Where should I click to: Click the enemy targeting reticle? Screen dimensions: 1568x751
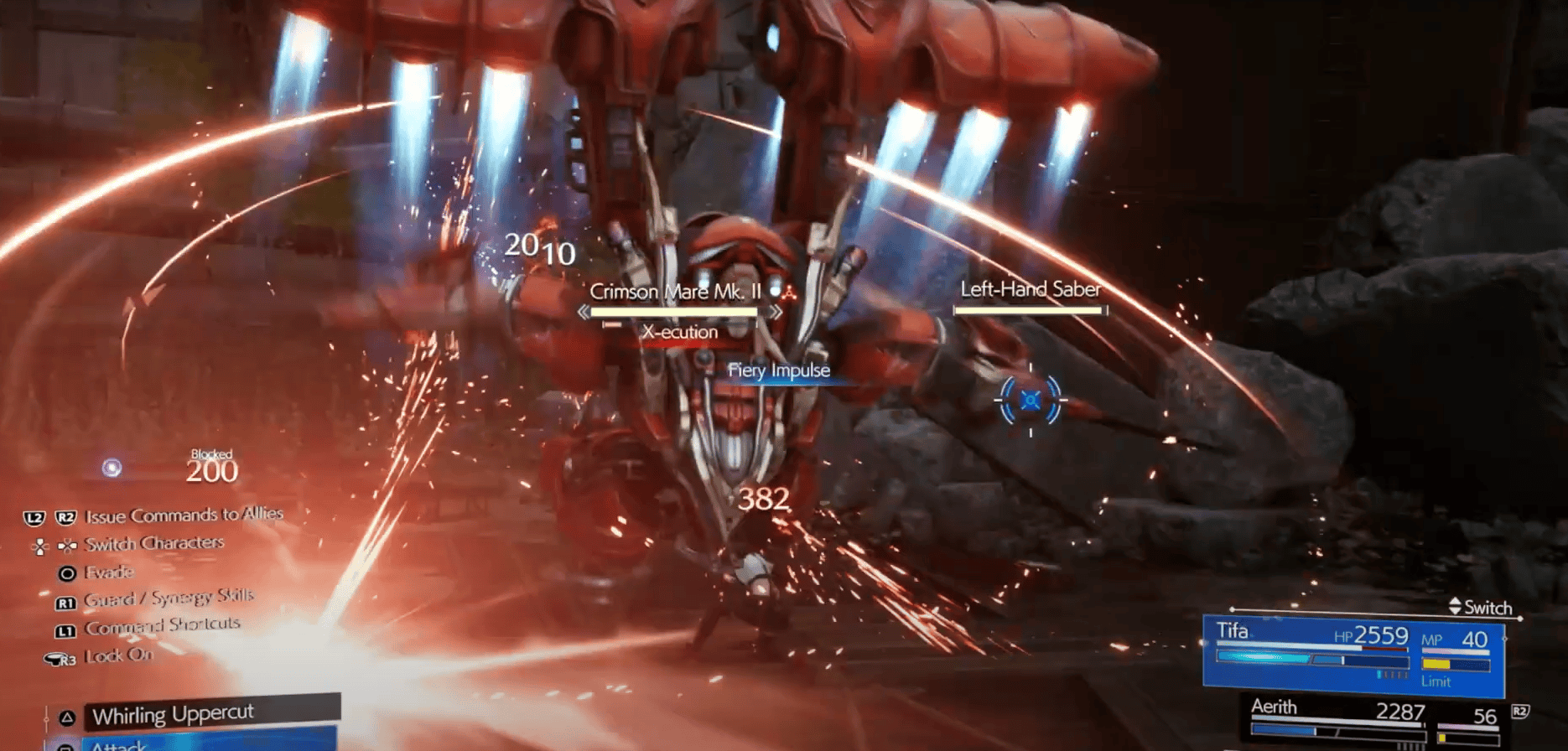pyautogui.click(x=1029, y=400)
